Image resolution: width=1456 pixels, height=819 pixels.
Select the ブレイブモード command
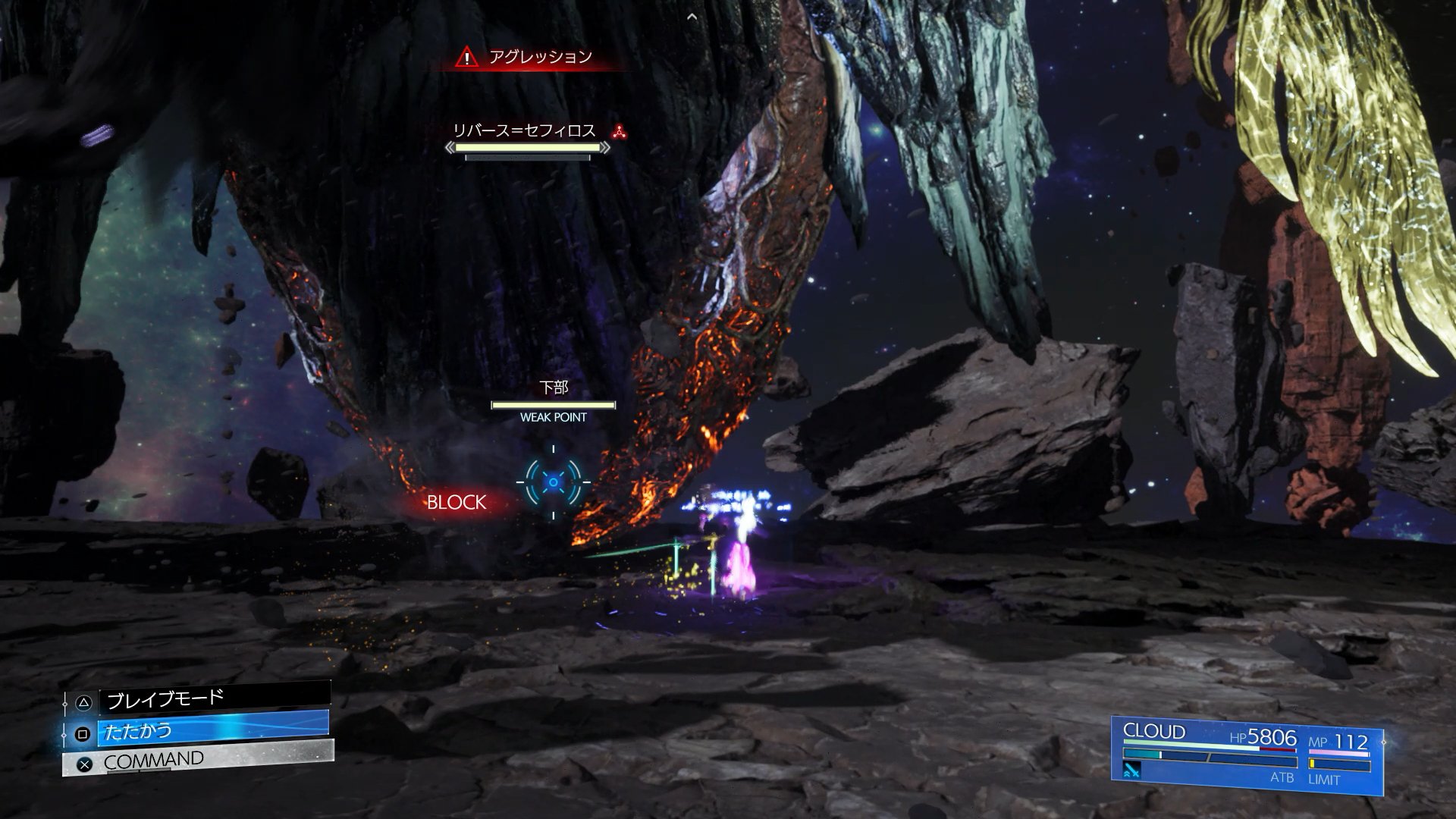[214, 698]
